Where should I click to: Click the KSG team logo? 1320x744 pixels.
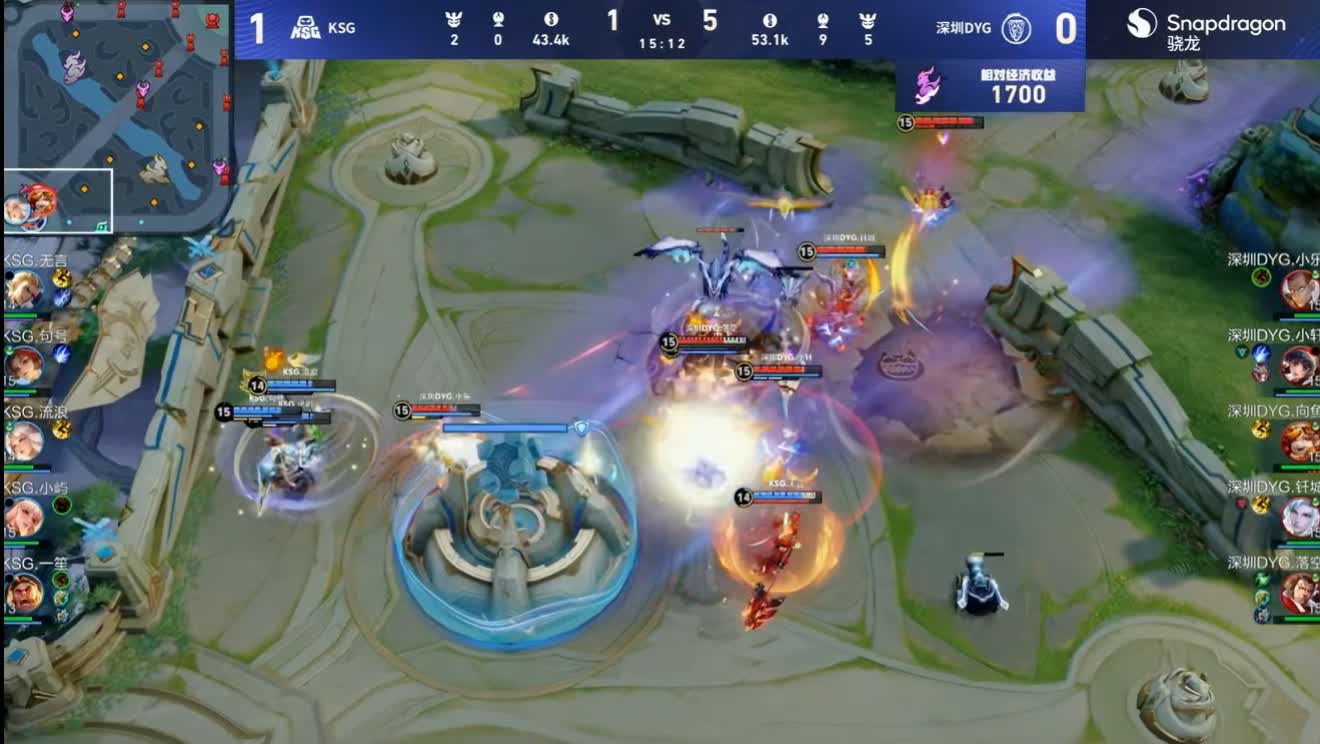[305, 28]
